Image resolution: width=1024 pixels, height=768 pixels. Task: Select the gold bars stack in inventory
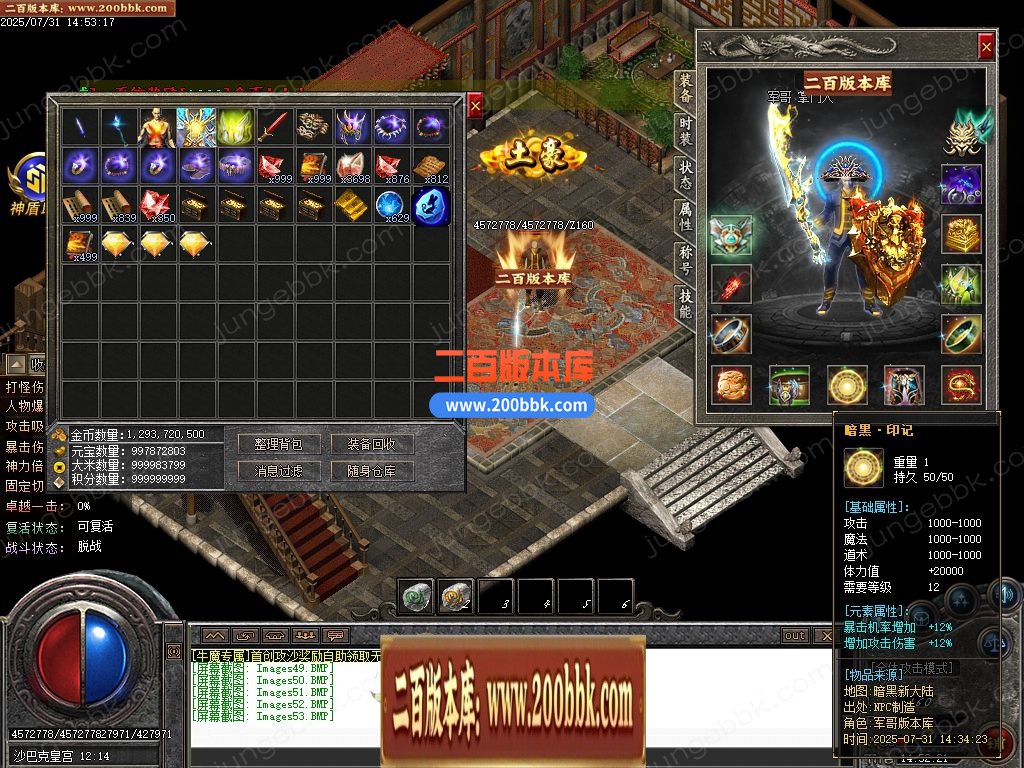click(350, 205)
